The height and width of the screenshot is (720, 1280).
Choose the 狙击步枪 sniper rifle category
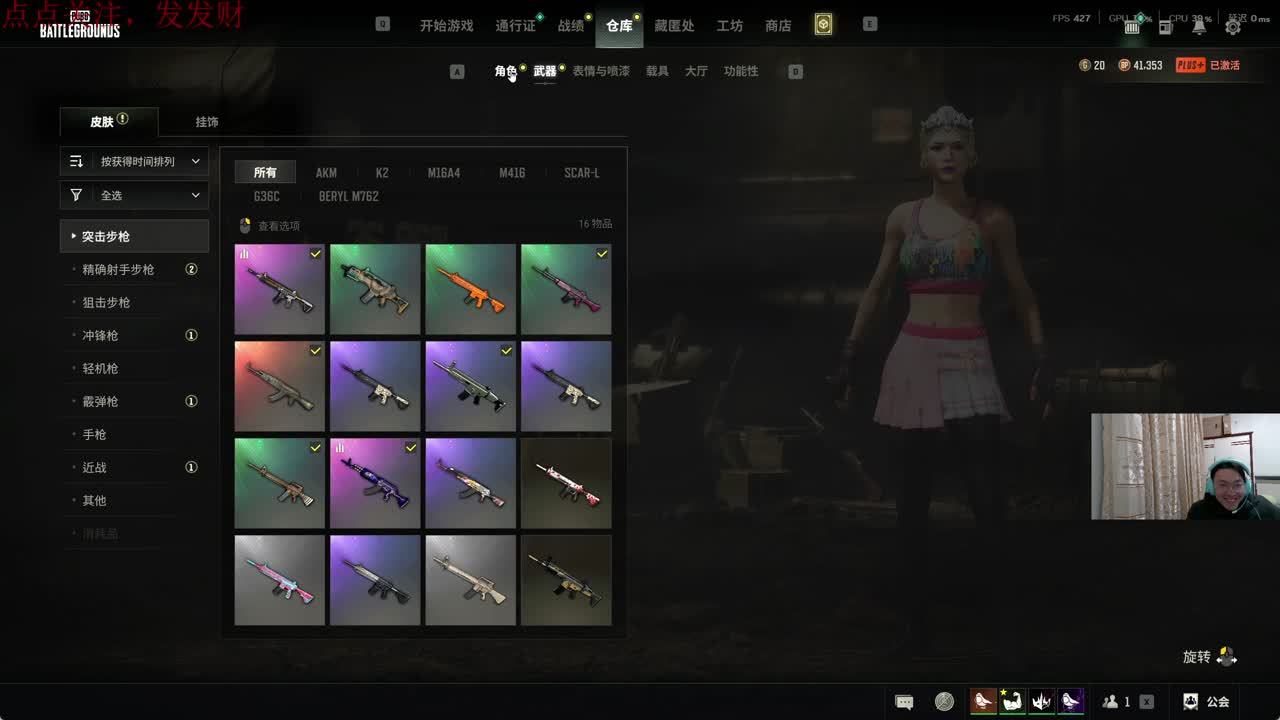point(106,302)
